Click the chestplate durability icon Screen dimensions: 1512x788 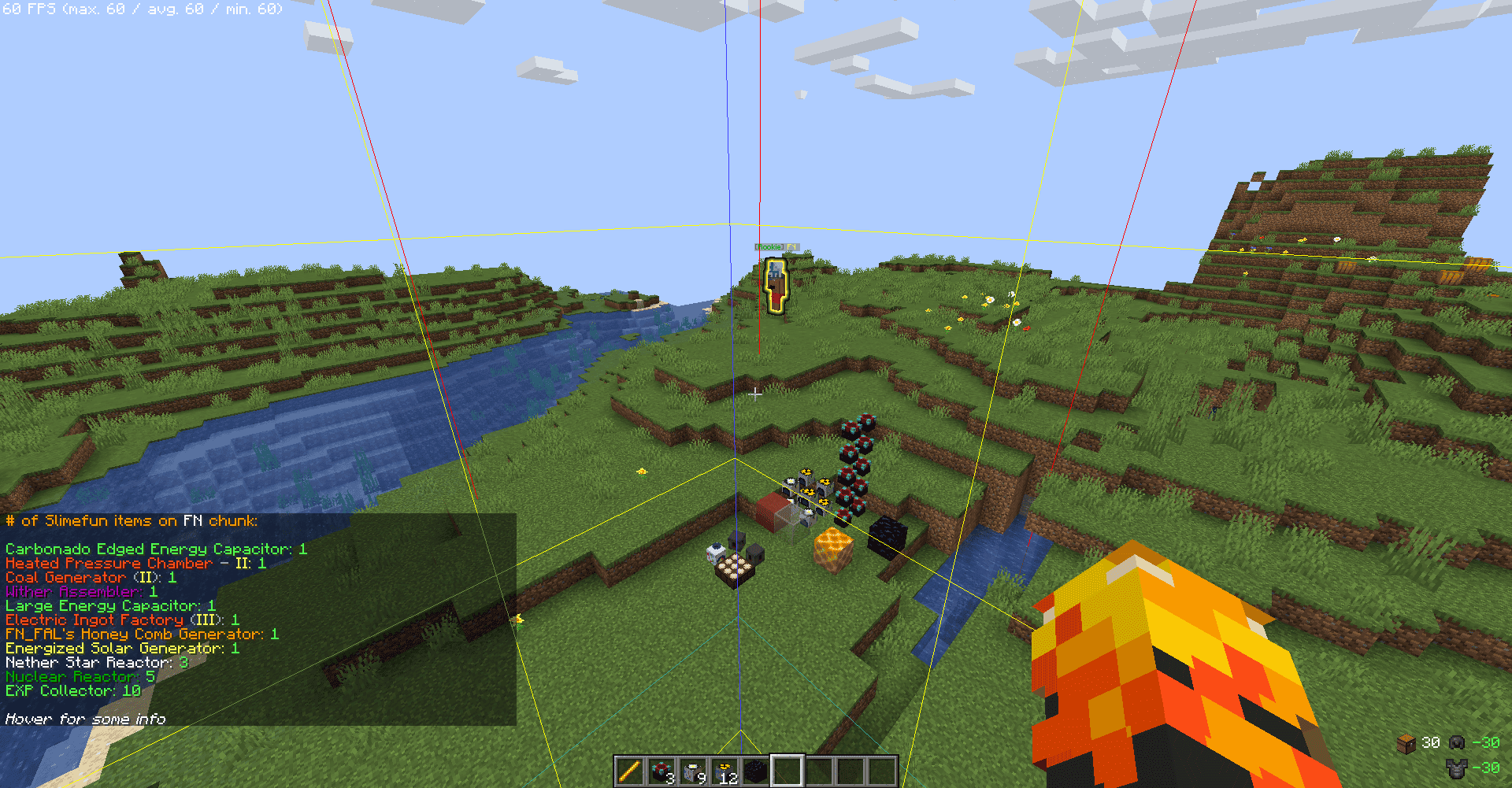click(x=1458, y=768)
